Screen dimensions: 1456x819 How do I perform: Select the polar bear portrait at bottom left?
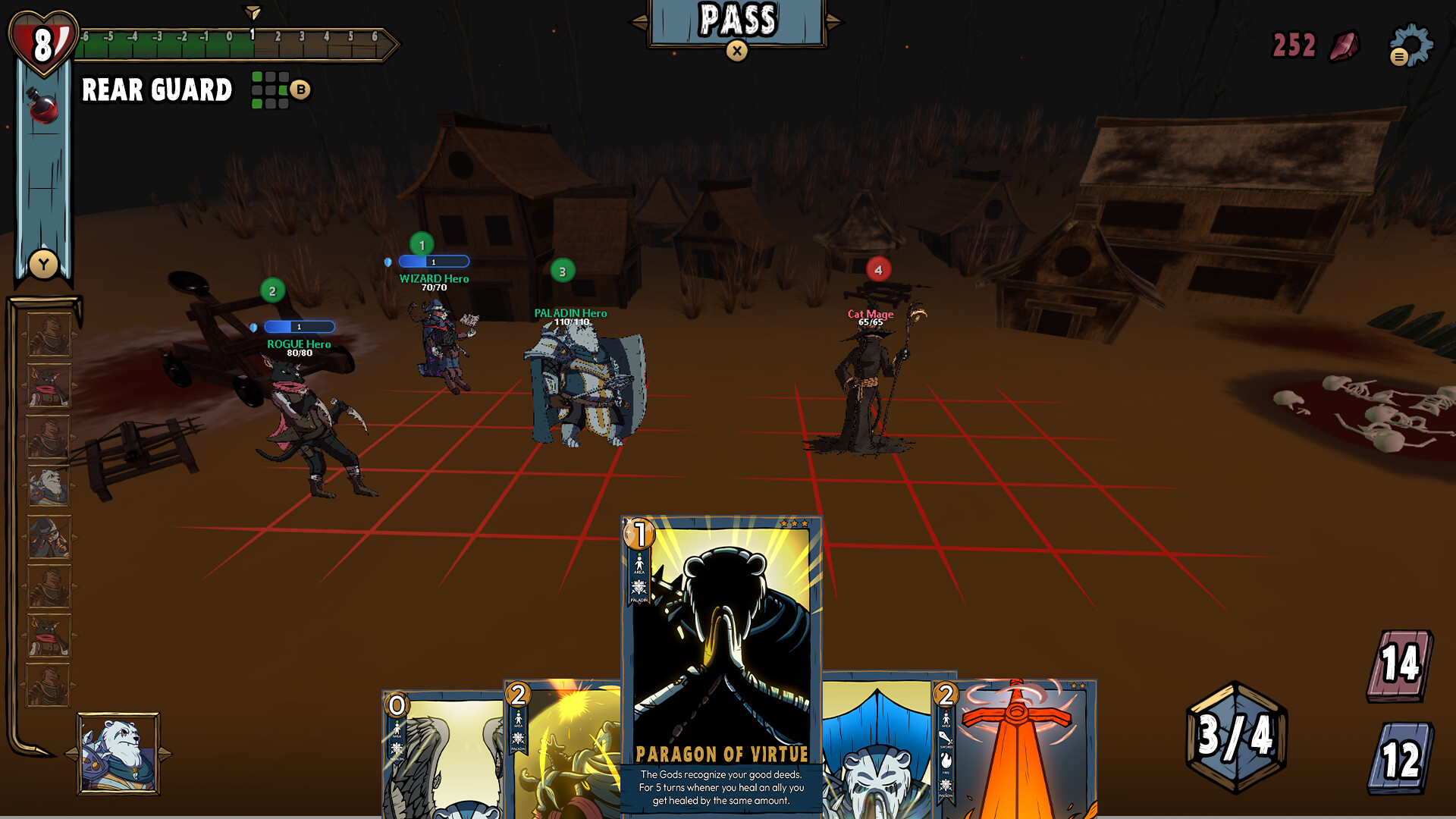coord(120,752)
